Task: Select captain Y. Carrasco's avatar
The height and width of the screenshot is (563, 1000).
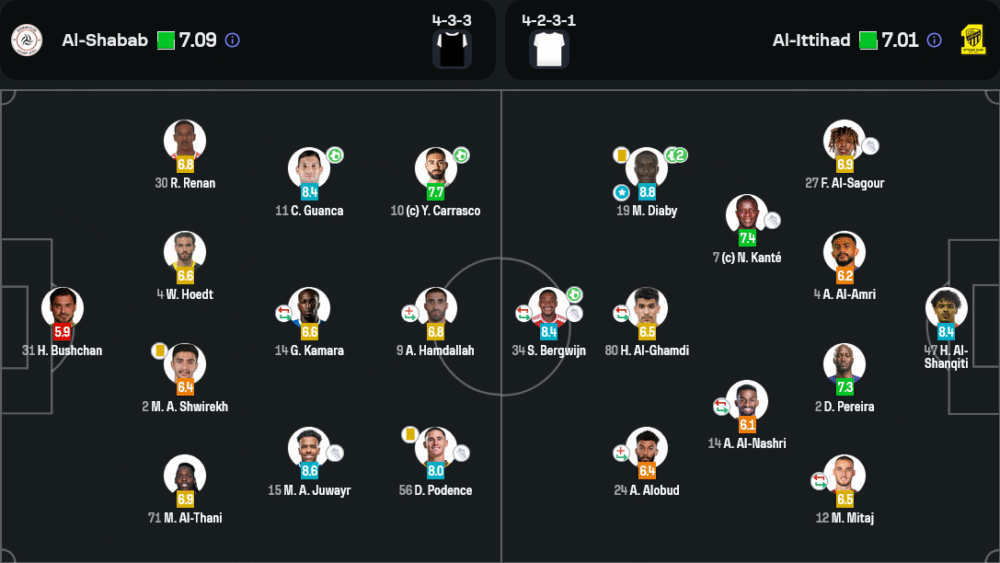Action: tap(436, 168)
